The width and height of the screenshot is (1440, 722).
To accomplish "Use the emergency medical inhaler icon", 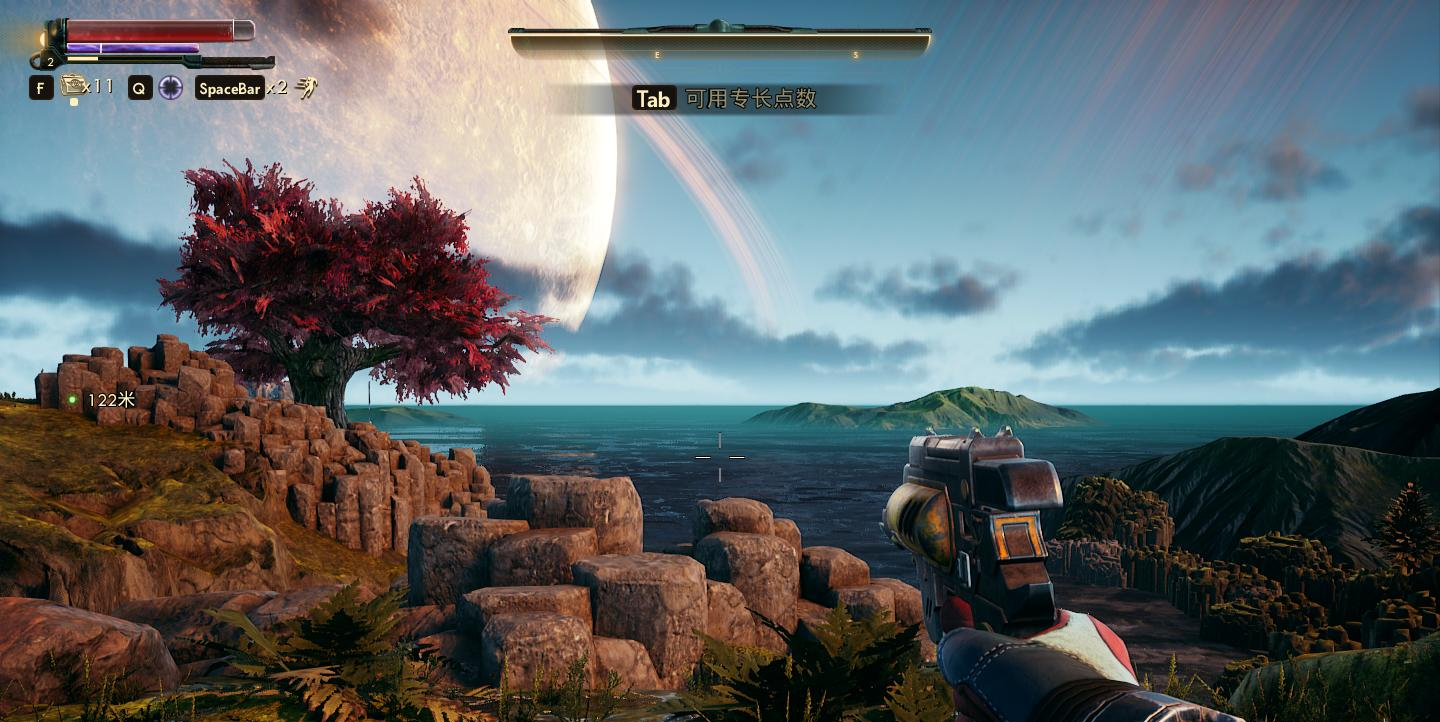I will 72,86.
